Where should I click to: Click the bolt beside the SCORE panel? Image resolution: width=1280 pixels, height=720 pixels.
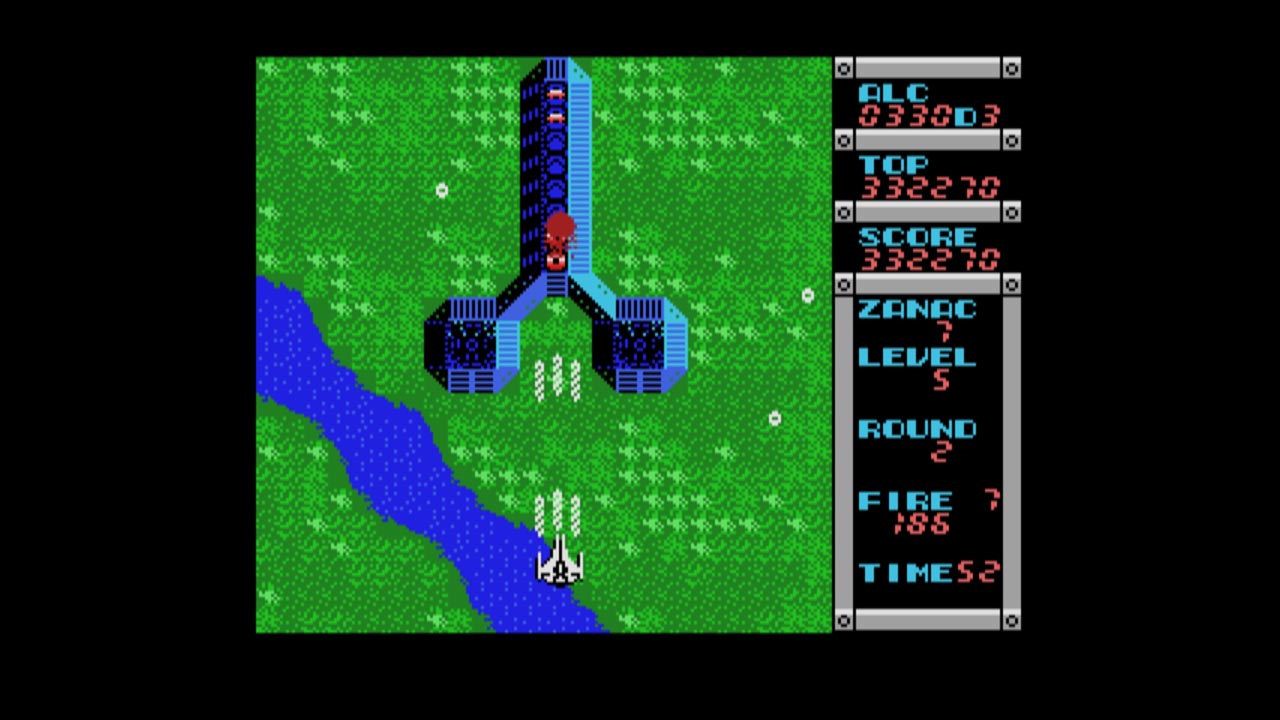pos(845,213)
